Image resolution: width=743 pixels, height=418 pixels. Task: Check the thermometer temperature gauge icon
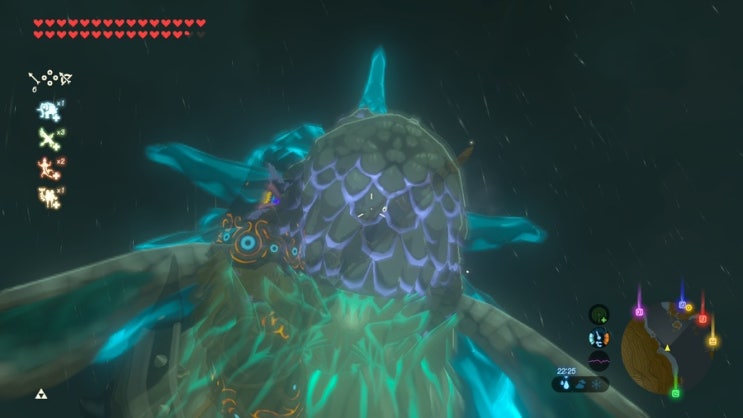(x=598, y=338)
